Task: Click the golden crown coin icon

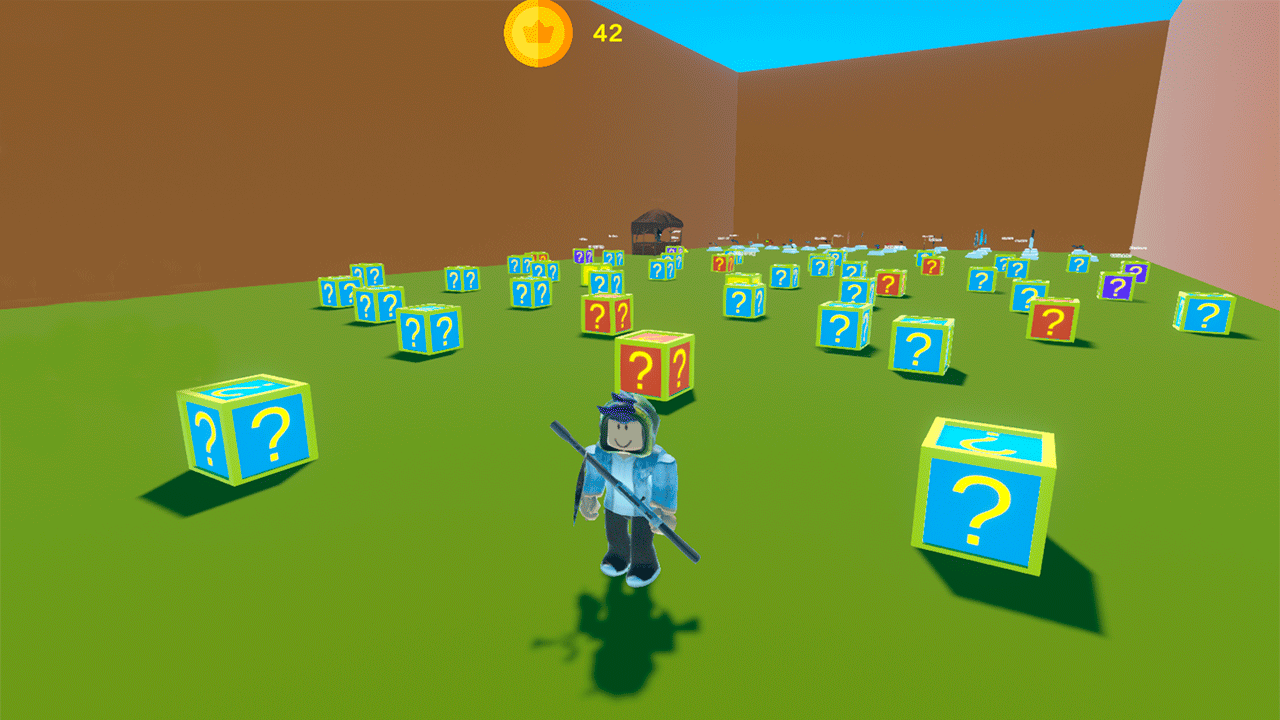Action: (536, 32)
